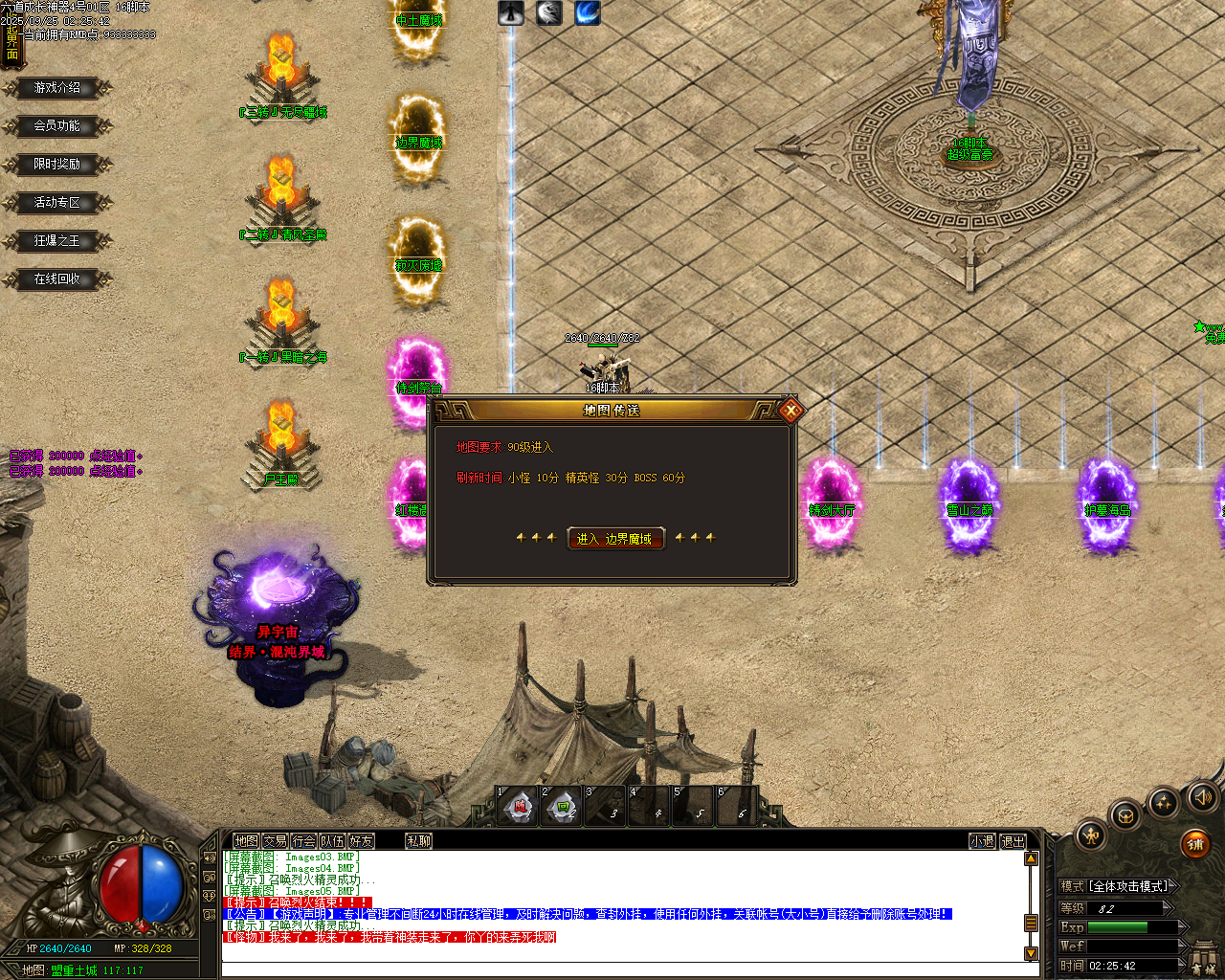Select the green skill in hotbar slot 2
The width and height of the screenshot is (1225, 980).
(x=562, y=807)
